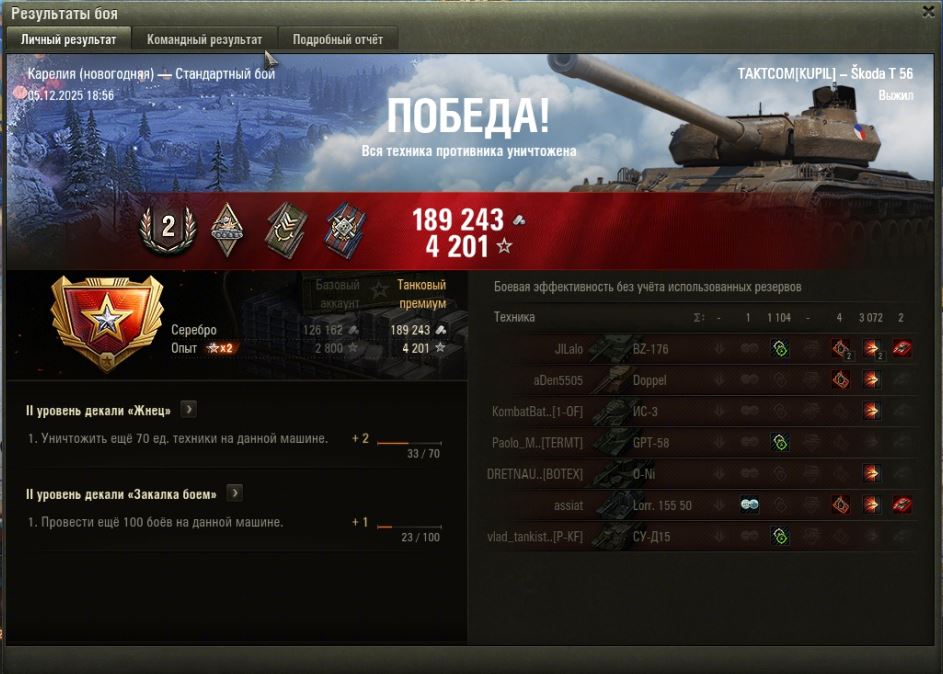Select the DRETNAU O-Ni row
Image resolution: width=943 pixels, height=674 pixels.
tap(700, 473)
